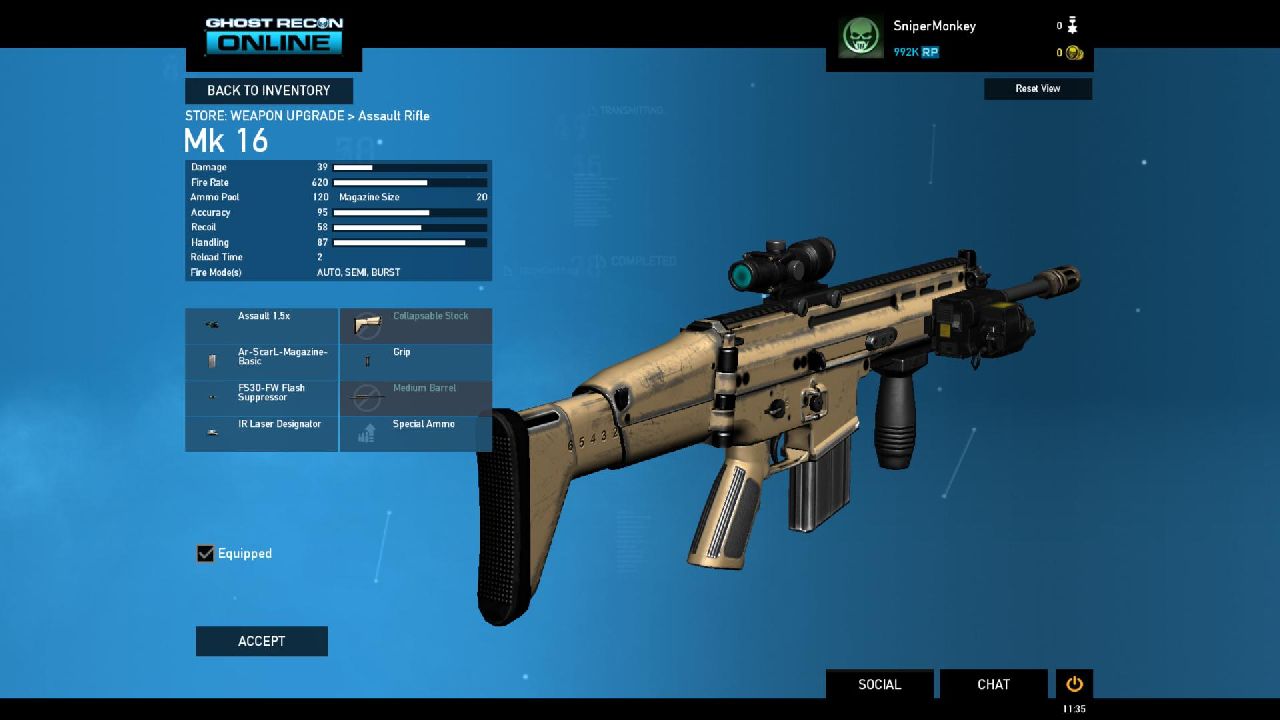Open the Special Ammo slot
The height and width of the screenshot is (720, 1280).
click(x=416, y=433)
